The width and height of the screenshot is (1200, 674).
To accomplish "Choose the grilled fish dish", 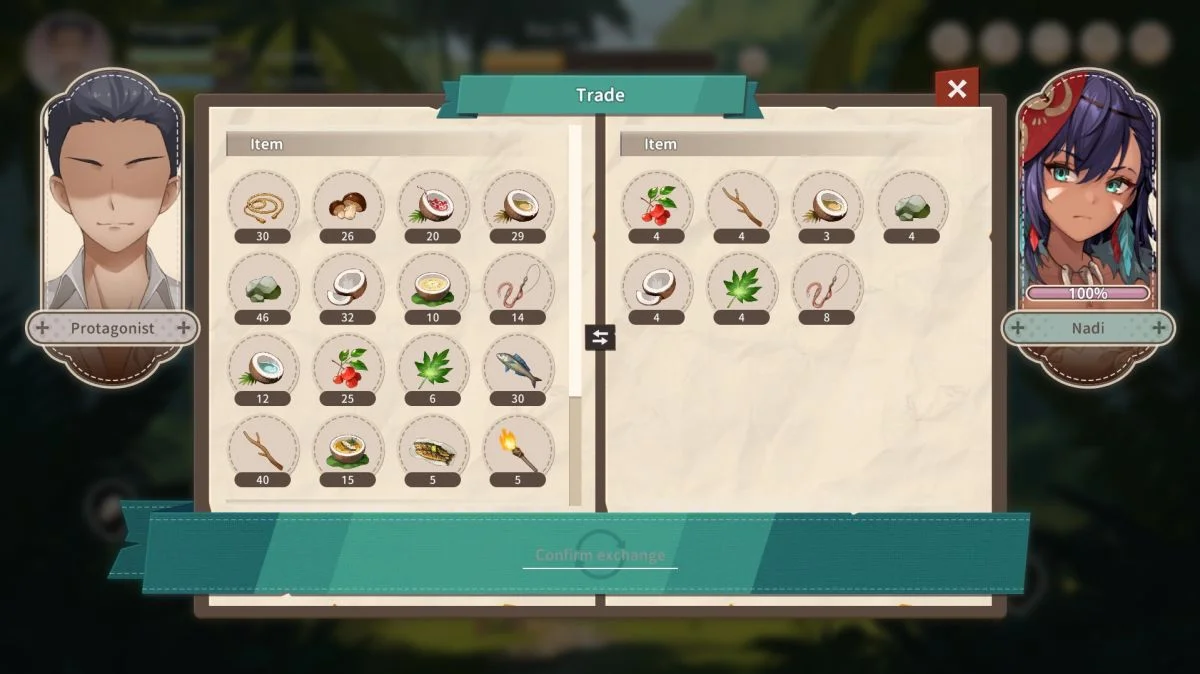I will [433, 449].
